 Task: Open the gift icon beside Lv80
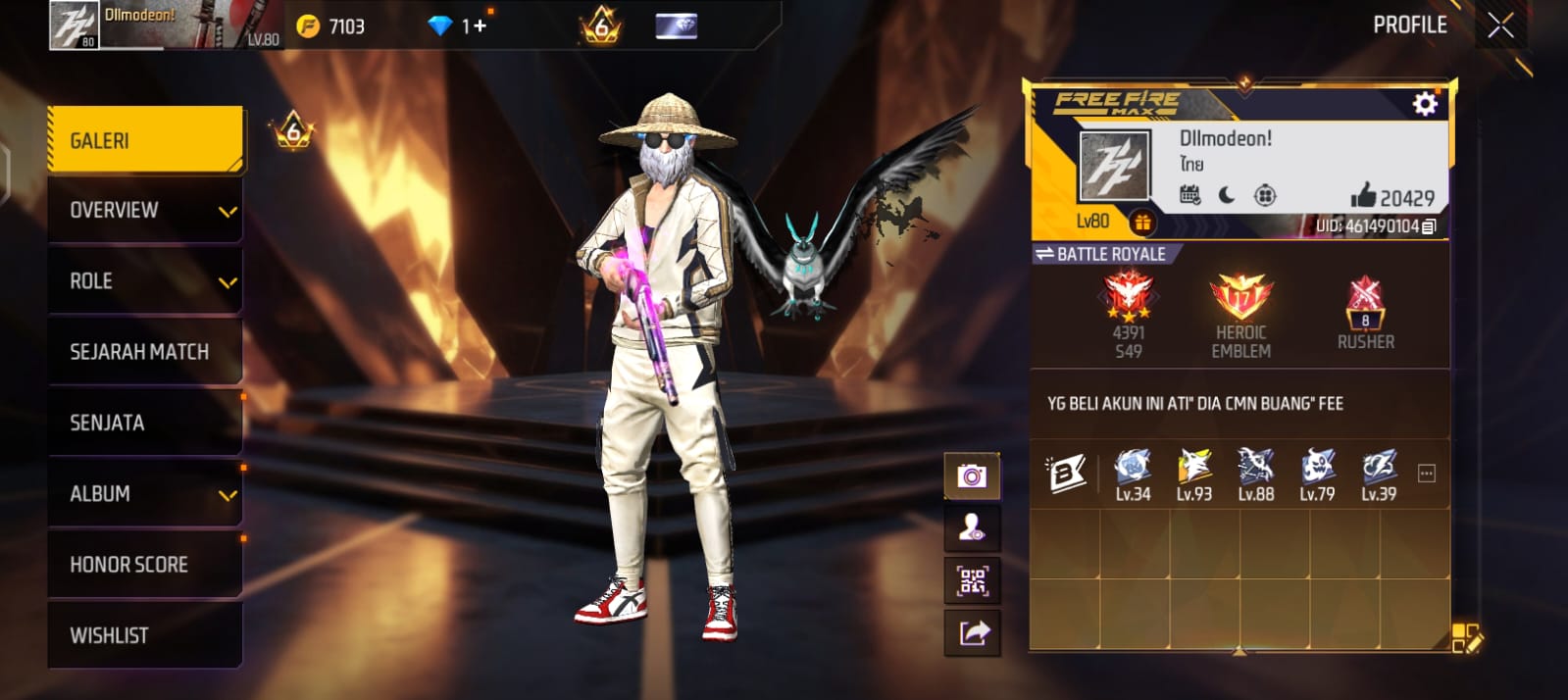click(1142, 223)
